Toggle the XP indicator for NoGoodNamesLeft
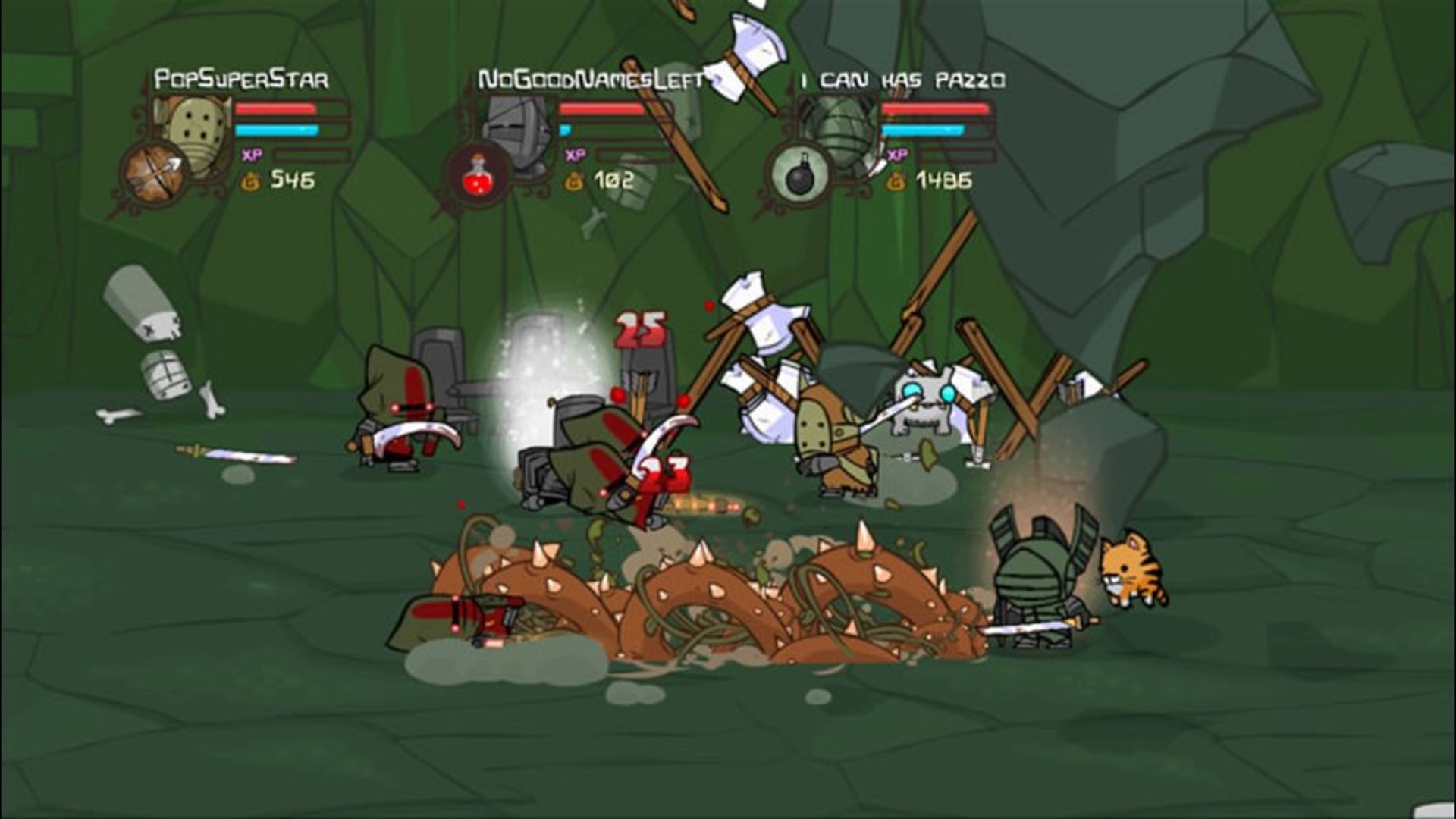The height and width of the screenshot is (819, 1456). [575, 153]
